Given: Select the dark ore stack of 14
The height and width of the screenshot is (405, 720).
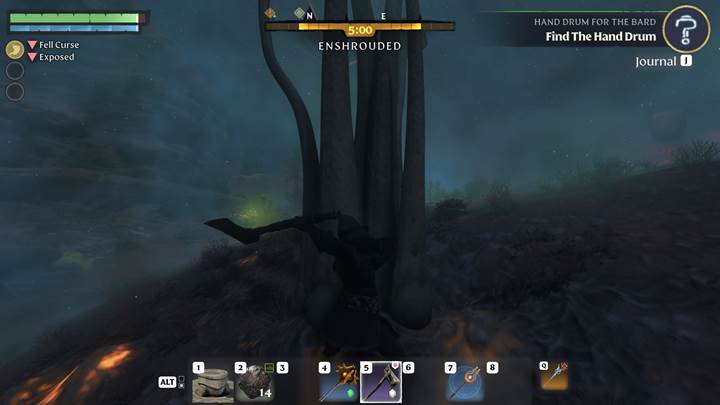Looking at the screenshot, I should 254,384.
